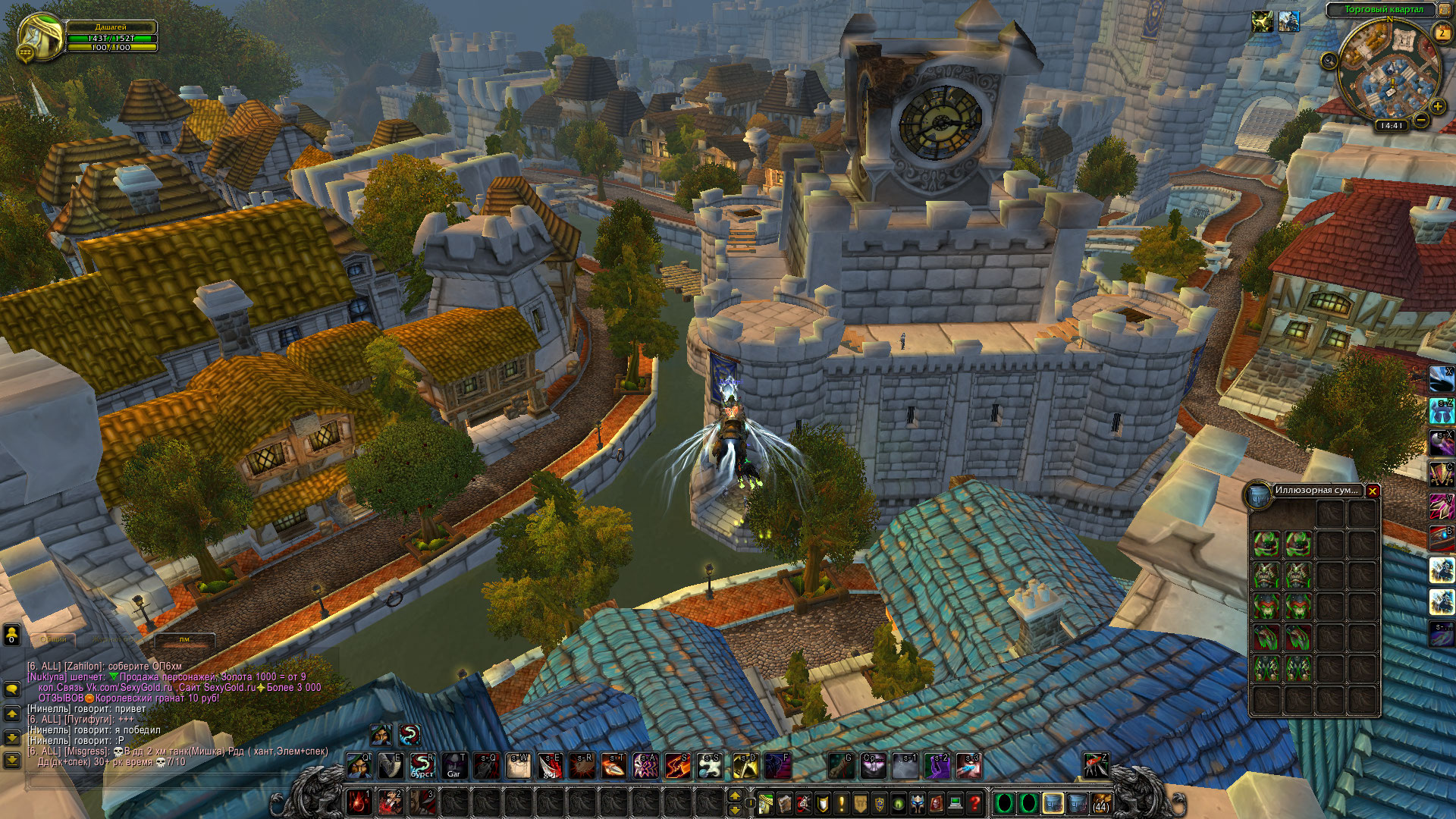
Task: Open the chat menu speech bubble button
Action: pos(12,689)
